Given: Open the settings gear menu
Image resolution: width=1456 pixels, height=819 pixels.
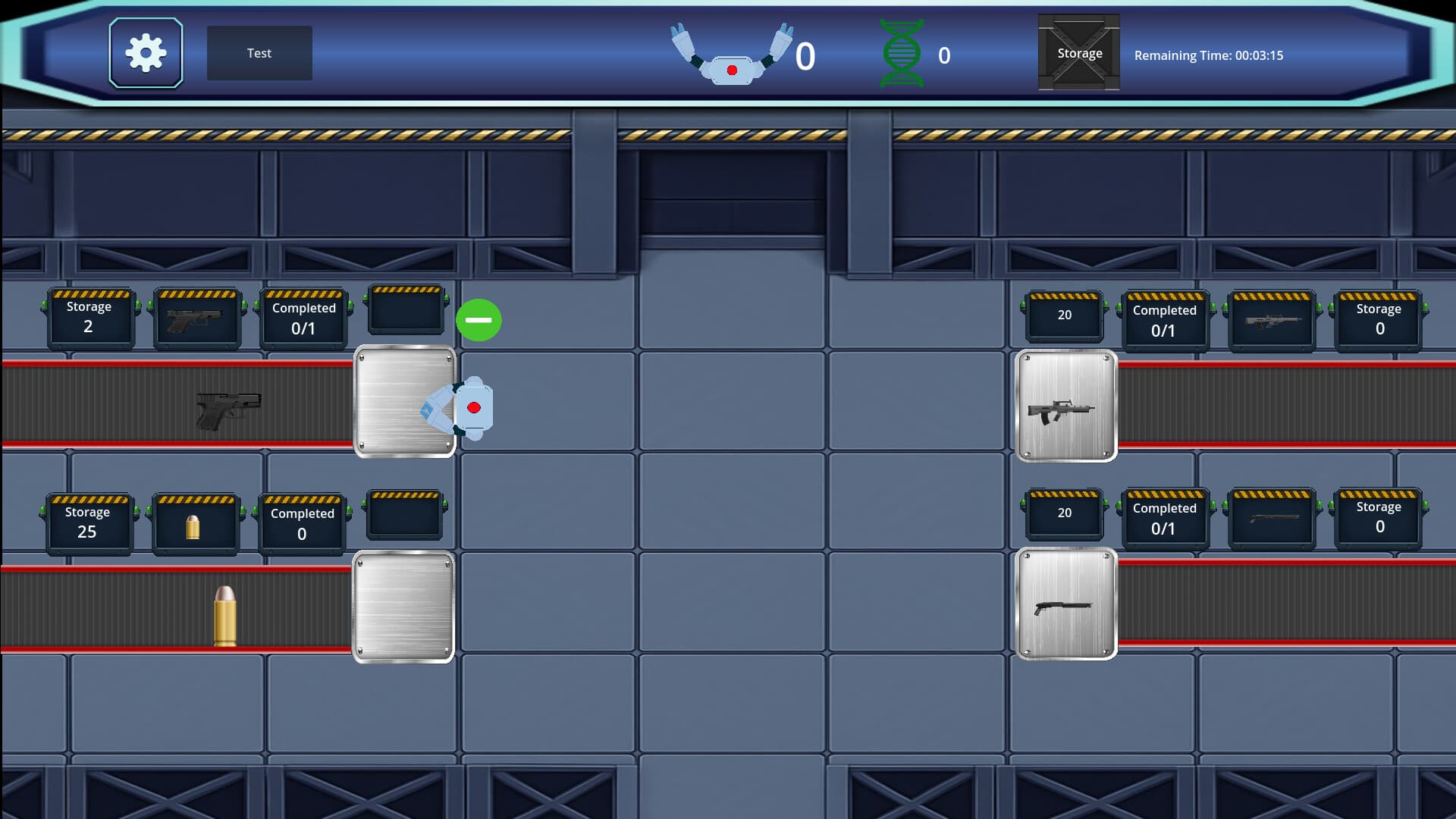Looking at the screenshot, I should point(146,52).
